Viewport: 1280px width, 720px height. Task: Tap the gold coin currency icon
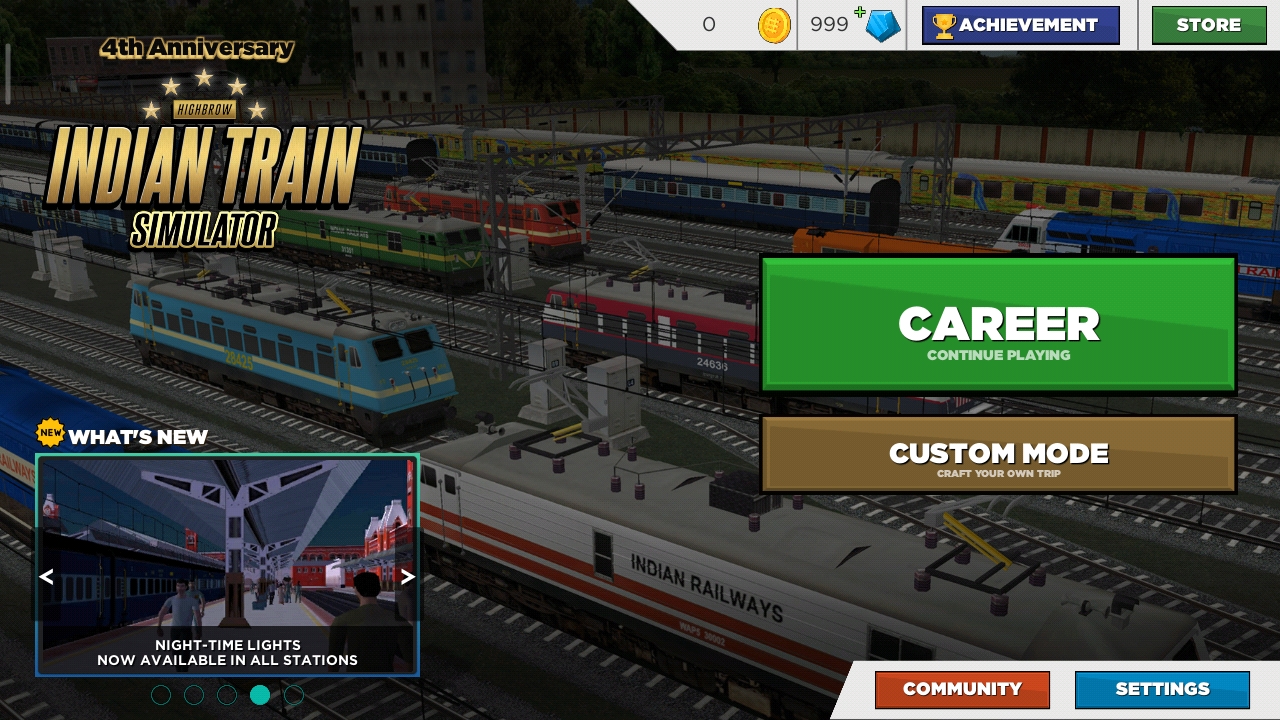pyautogui.click(x=775, y=25)
